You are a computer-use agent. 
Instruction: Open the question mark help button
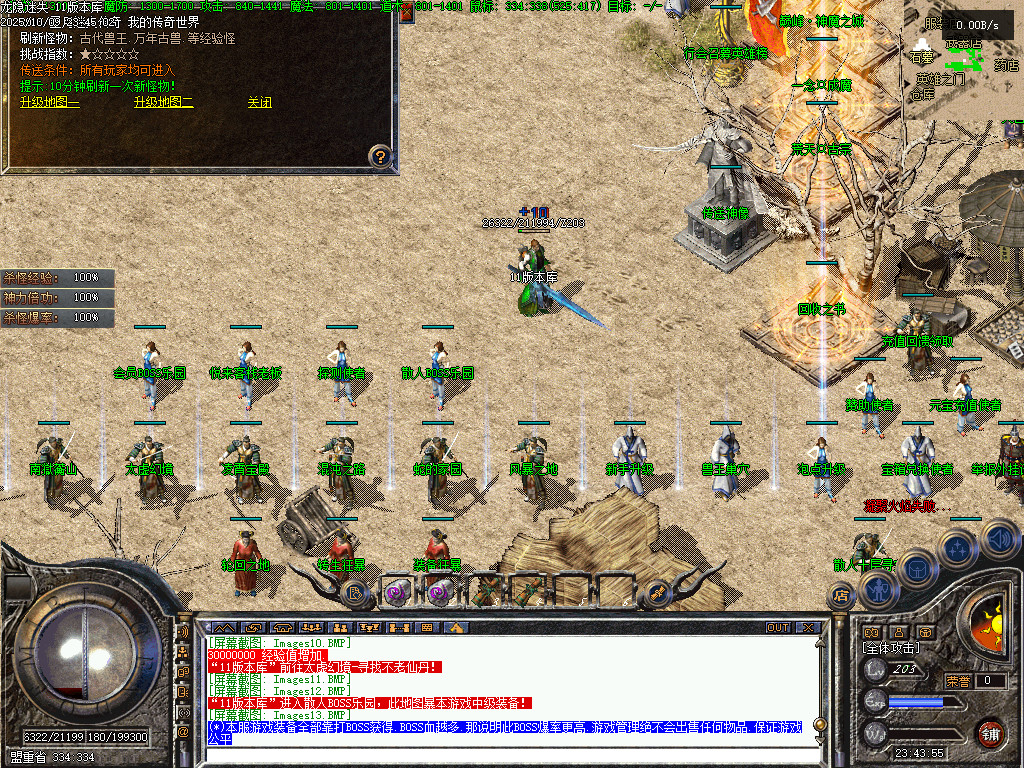point(380,155)
